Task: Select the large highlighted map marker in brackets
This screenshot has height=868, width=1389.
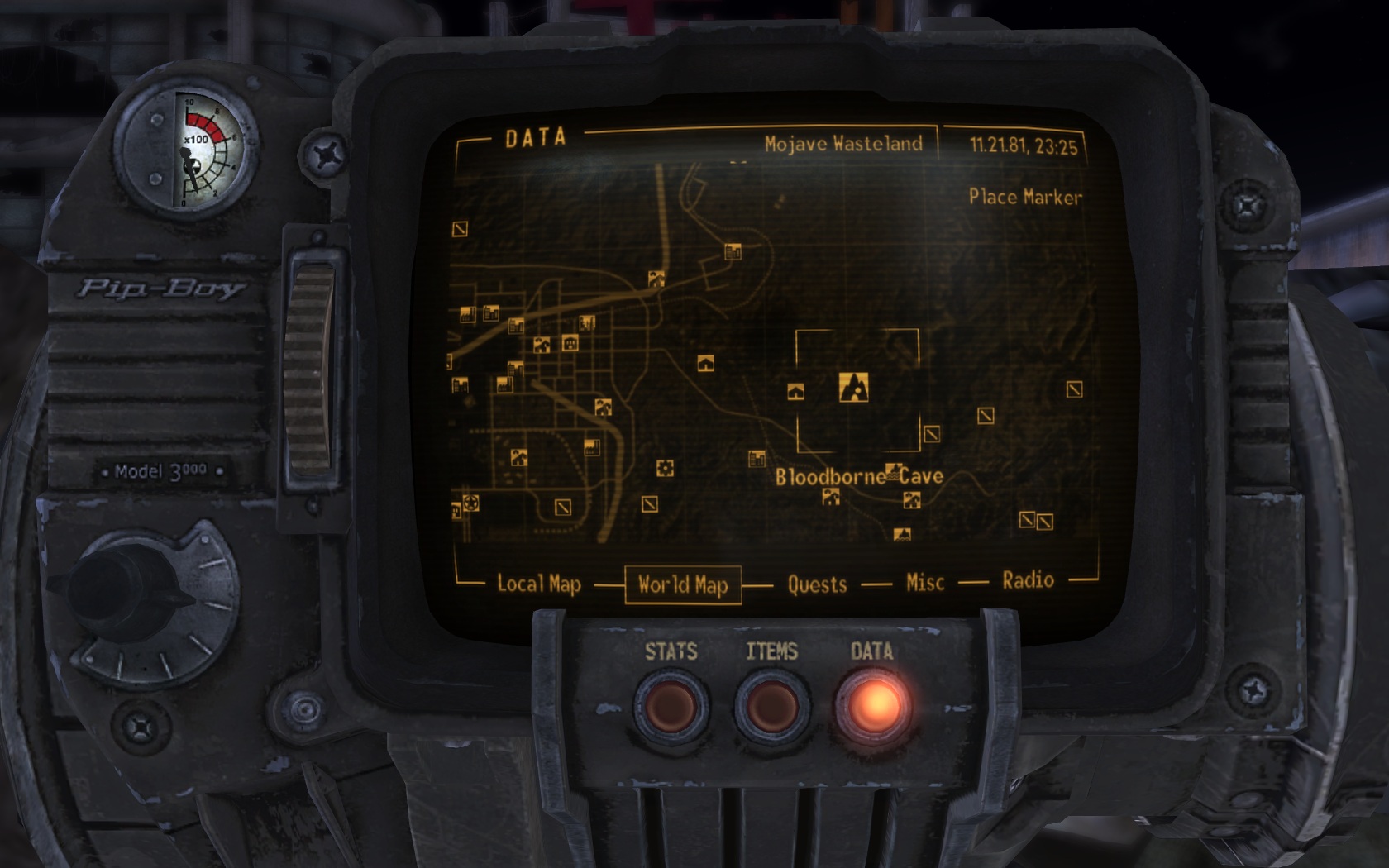Action: (x=853, y=387)
